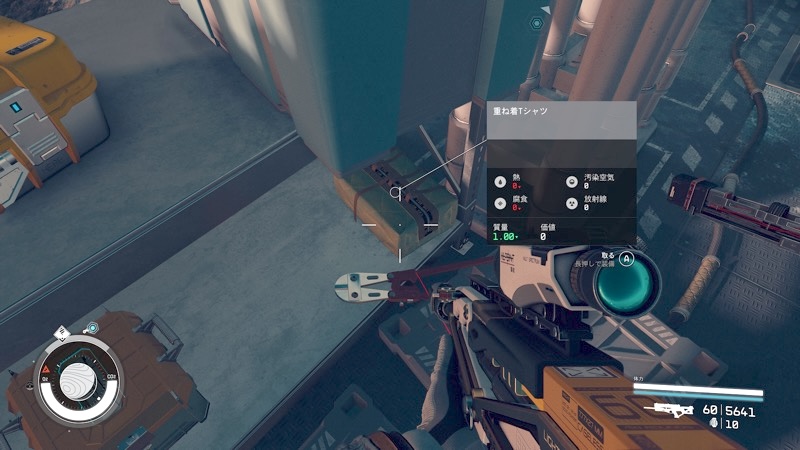This screenshot has height=450, width=800.
Task: Select the circular planet compass gauge
Action: pos(78,381)
